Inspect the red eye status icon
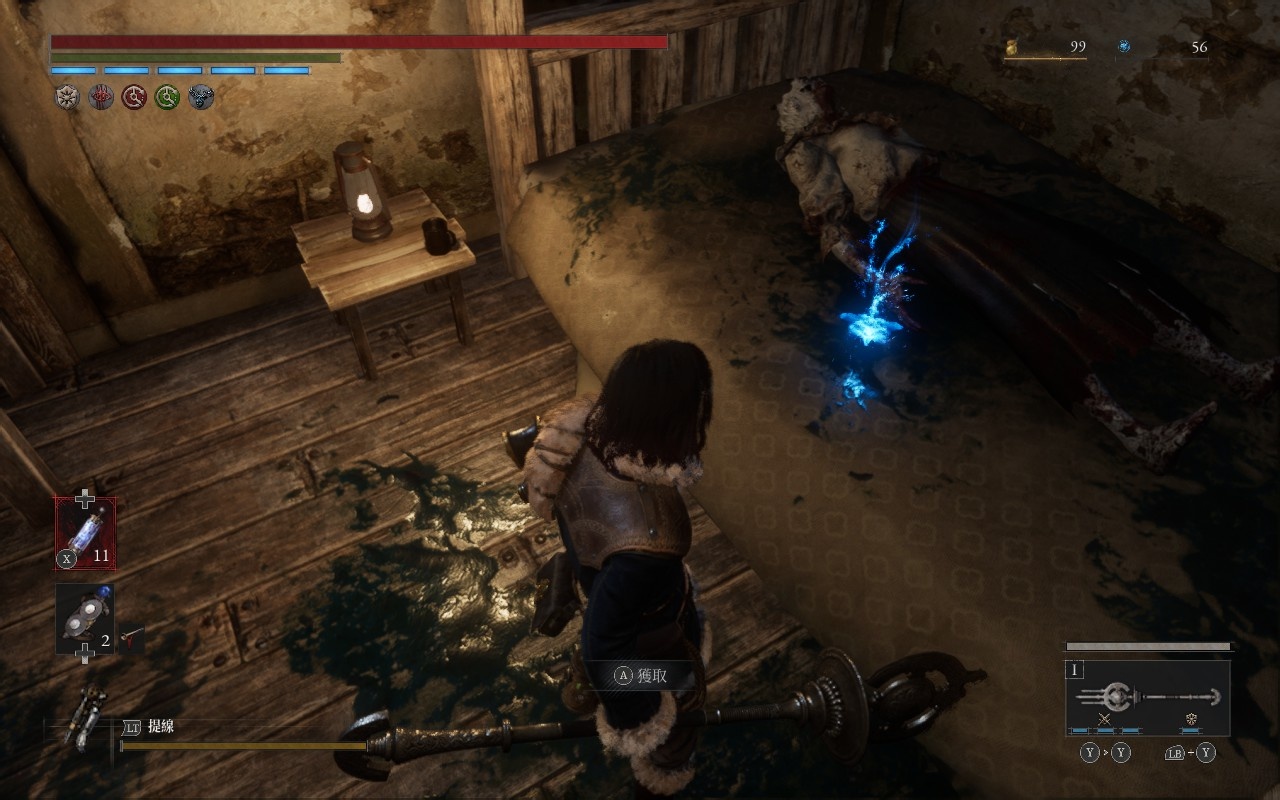This screenshot has width=1280, height=800. pos(101,97)
